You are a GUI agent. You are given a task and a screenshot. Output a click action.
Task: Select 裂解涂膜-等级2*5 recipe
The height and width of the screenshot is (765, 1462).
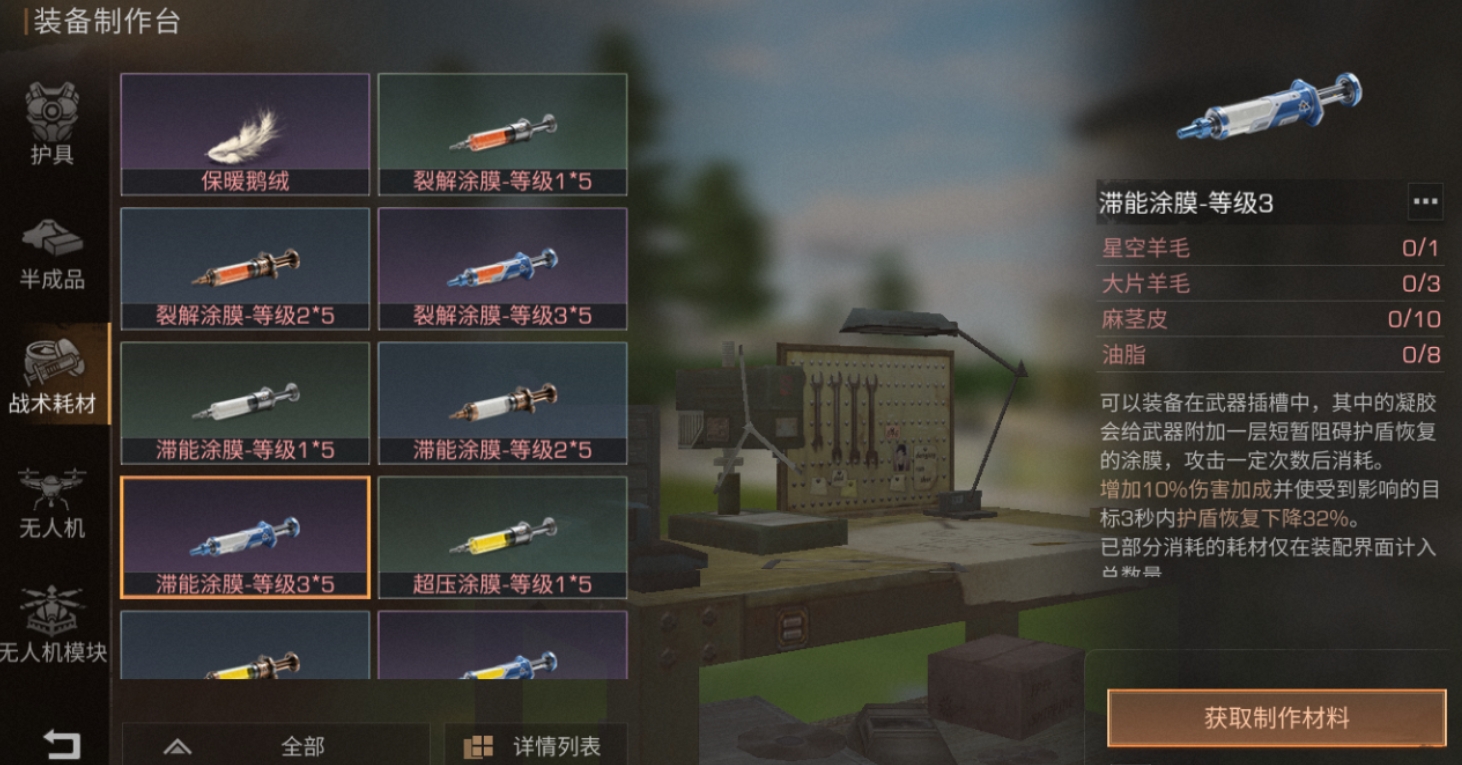[x=245, y=267]
